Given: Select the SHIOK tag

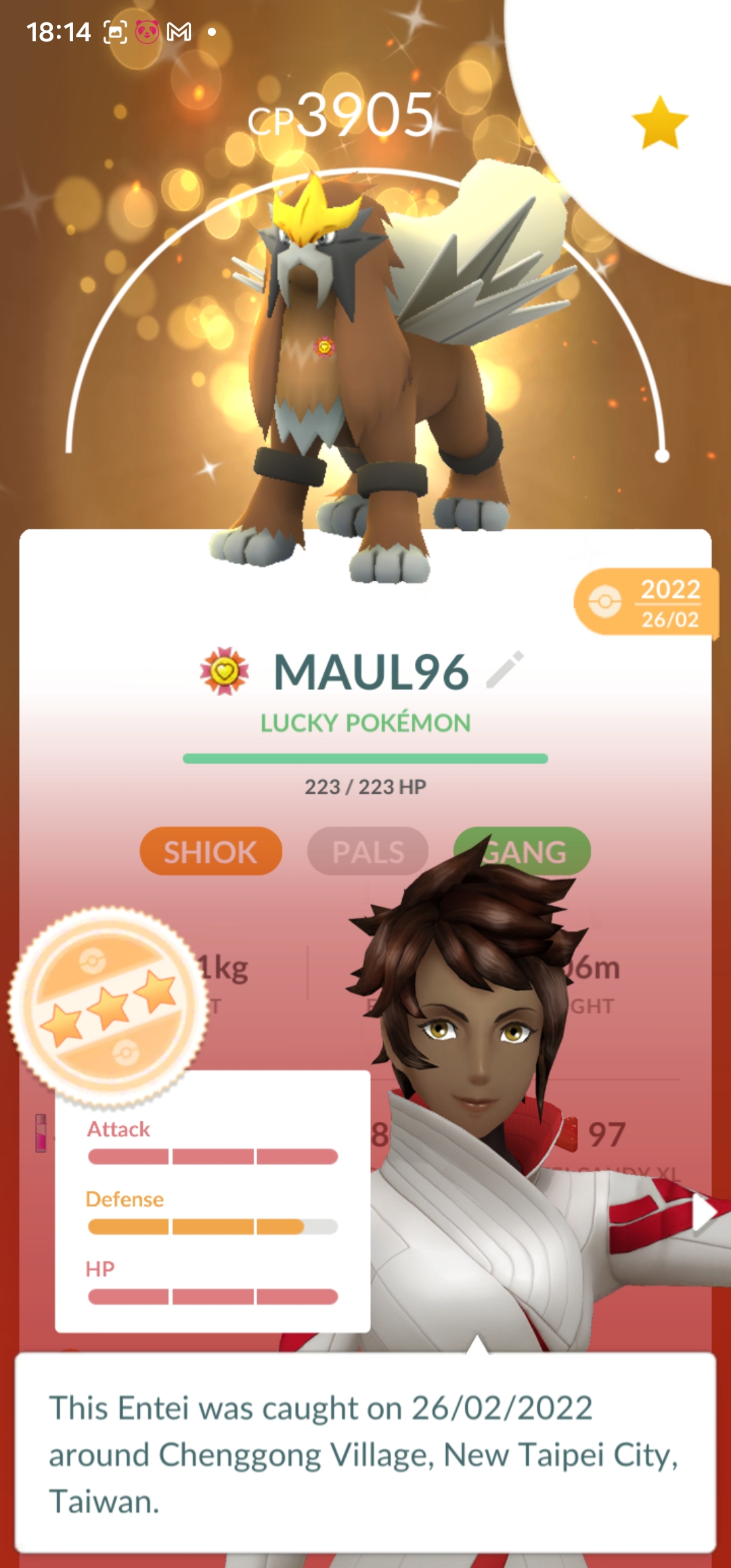Looking at the screenshot, I should click(211, 851).
